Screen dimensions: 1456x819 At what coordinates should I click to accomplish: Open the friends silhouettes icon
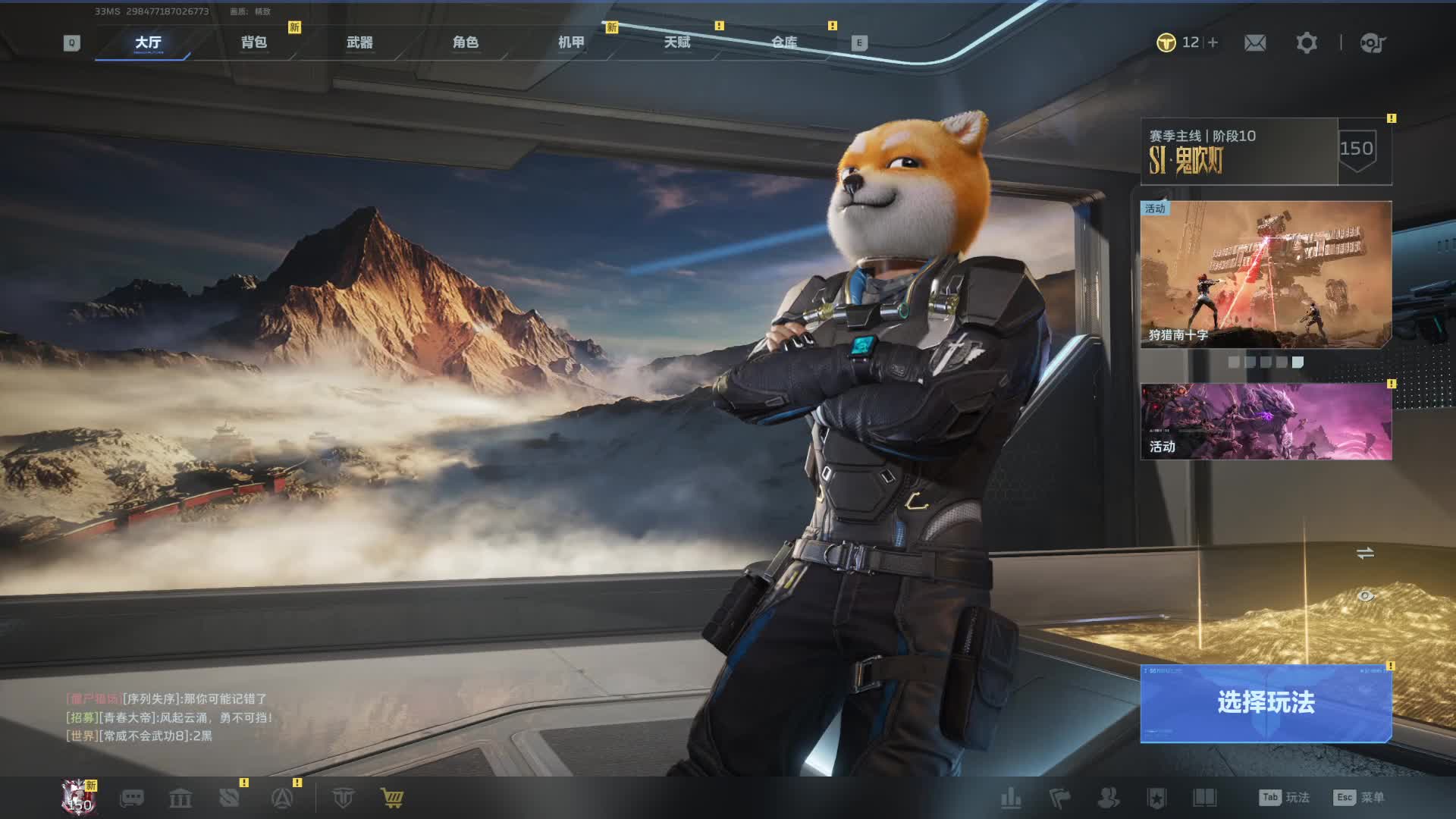[1108, 798]
